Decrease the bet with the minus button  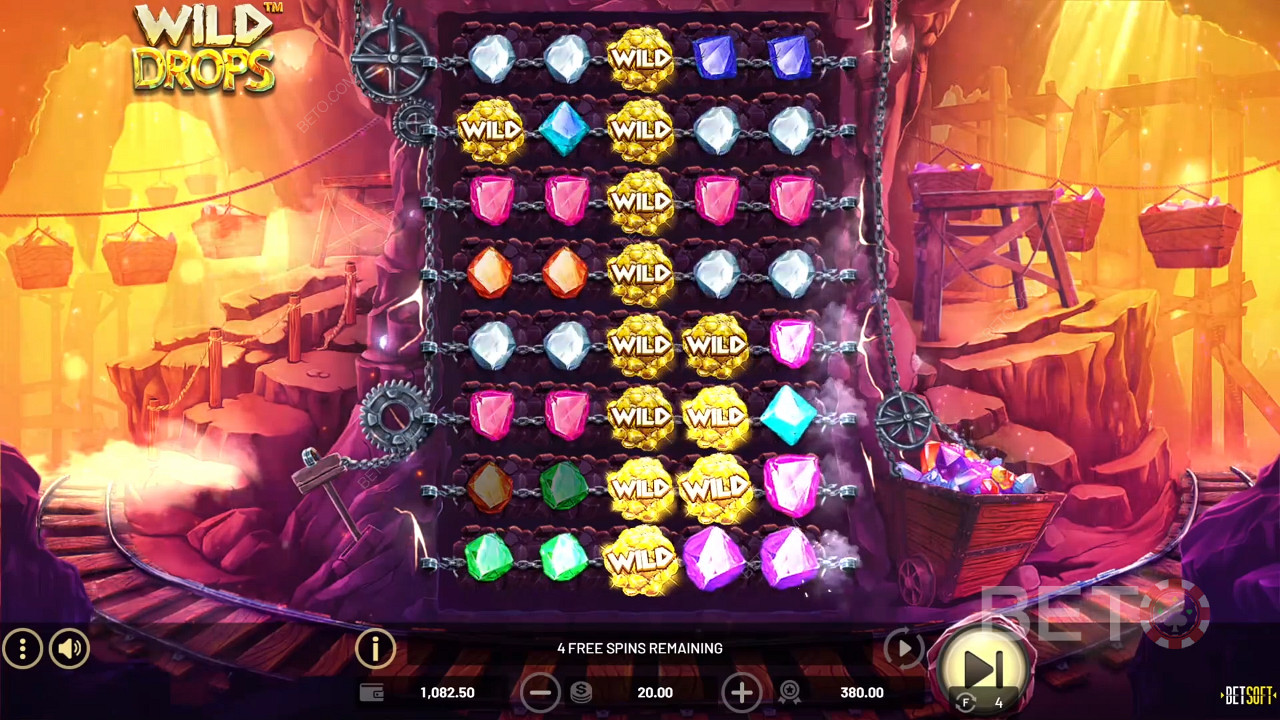pyautogui.click(x=540, y=692)
